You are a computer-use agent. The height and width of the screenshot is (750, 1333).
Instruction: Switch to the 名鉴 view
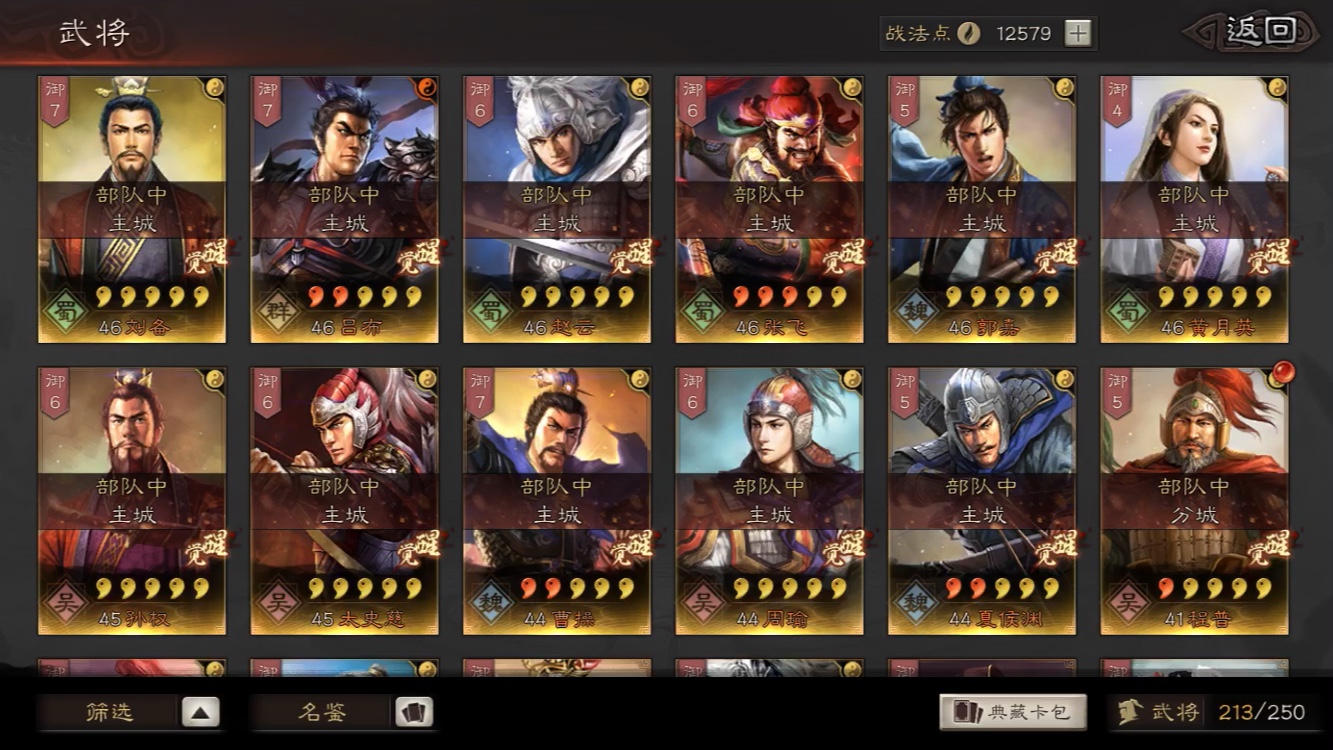[325, 713]
